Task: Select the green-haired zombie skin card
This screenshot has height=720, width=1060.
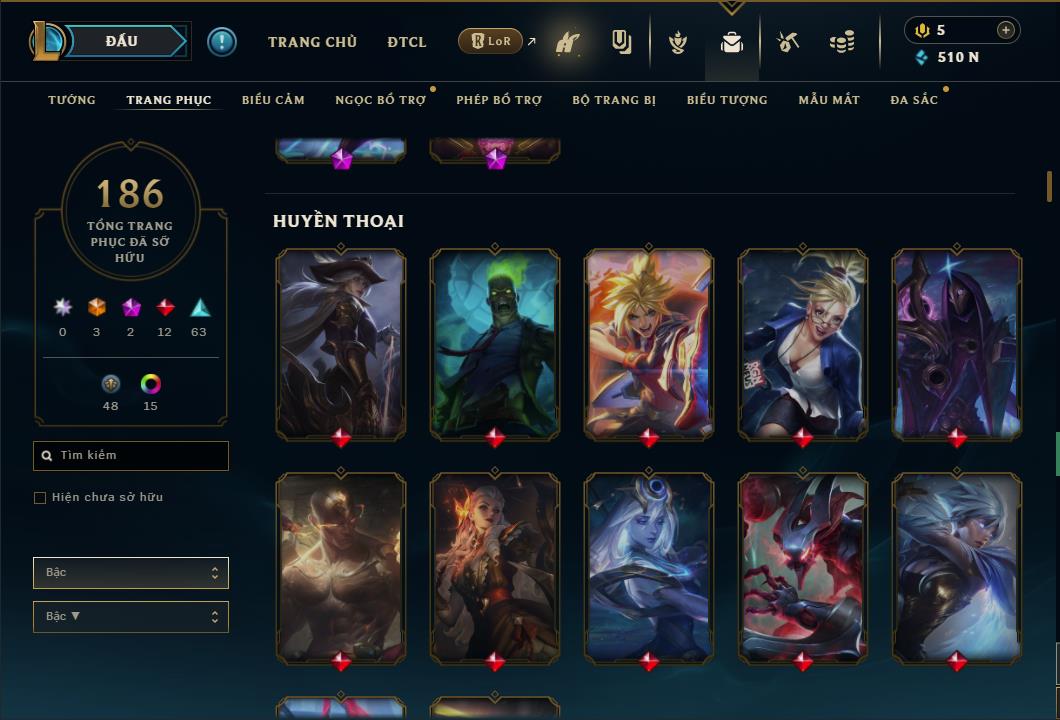Action: pyautogui.click(x=495, y=343)
